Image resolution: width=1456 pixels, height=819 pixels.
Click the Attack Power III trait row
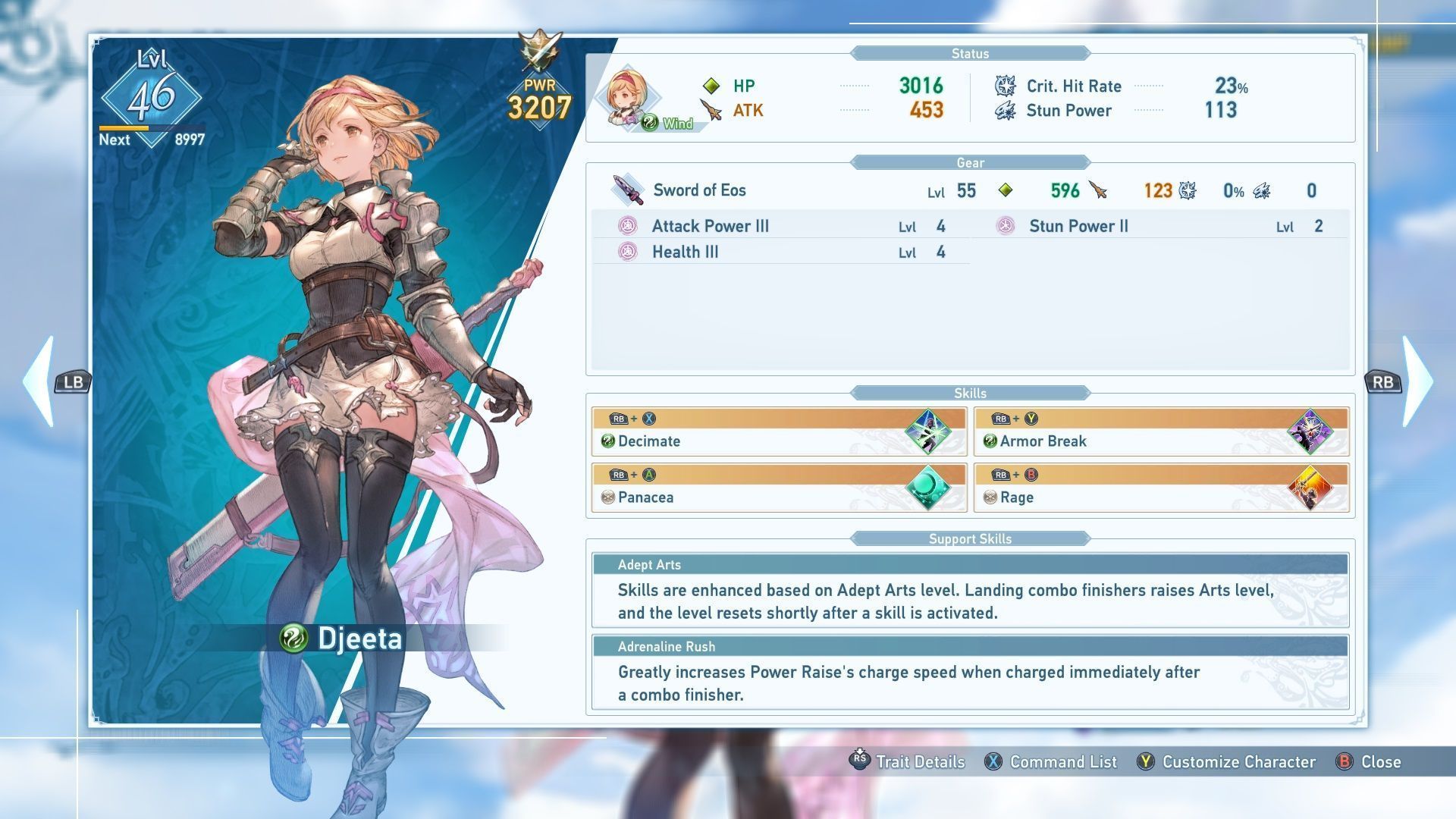coord(781,226)
